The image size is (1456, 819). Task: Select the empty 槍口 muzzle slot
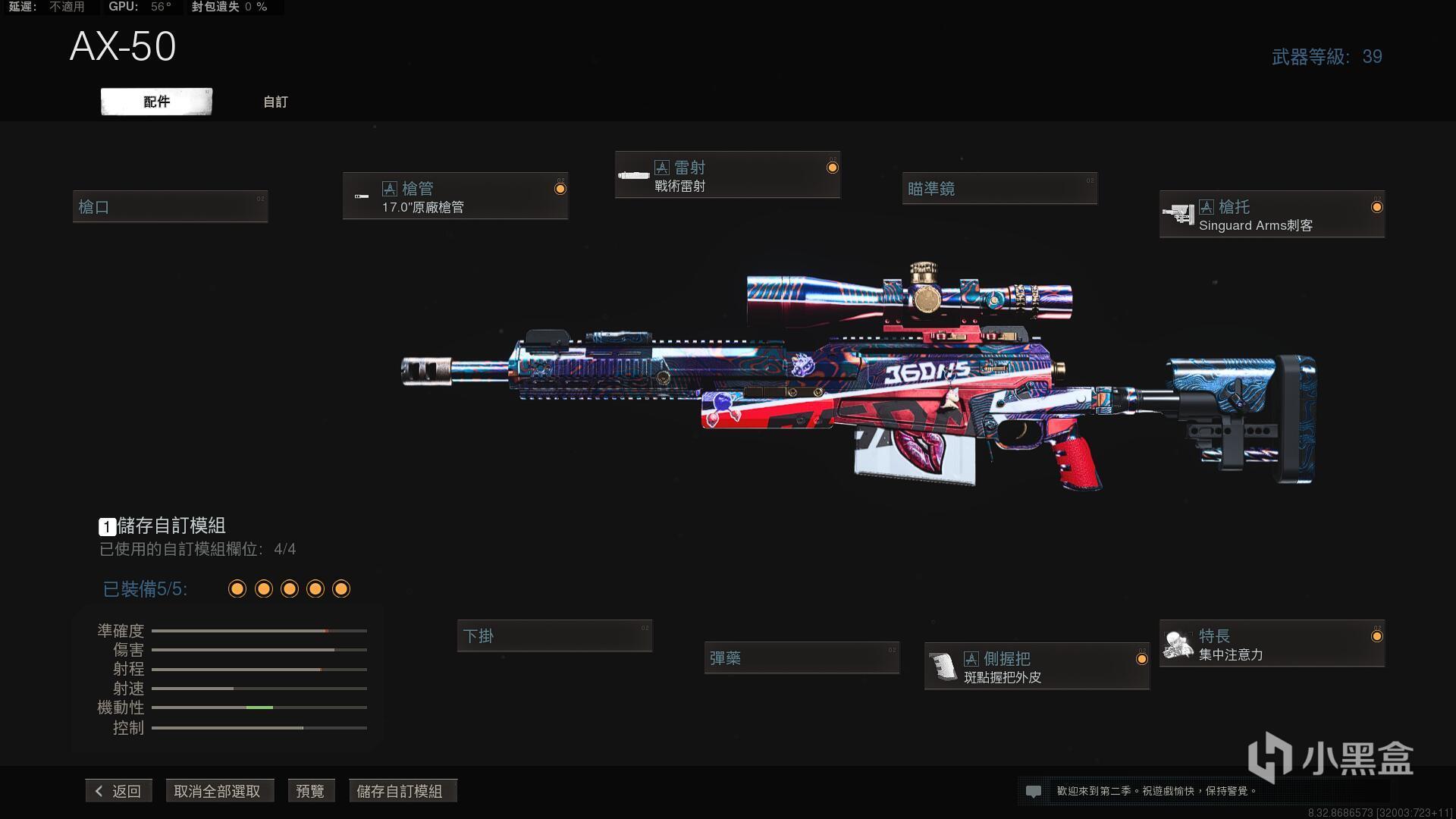[170, 207]
